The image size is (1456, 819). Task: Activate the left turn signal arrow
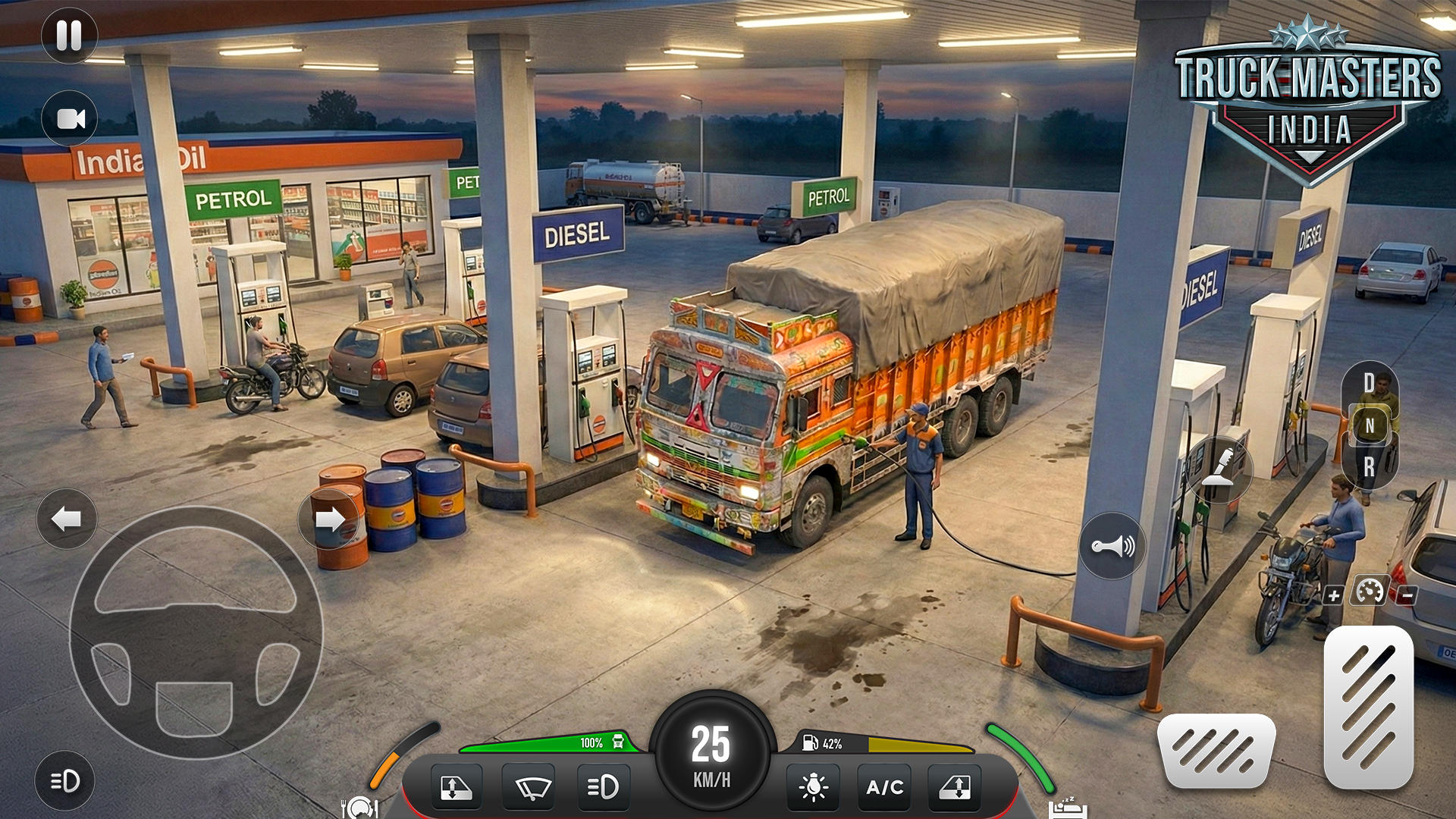coord(67,519)
